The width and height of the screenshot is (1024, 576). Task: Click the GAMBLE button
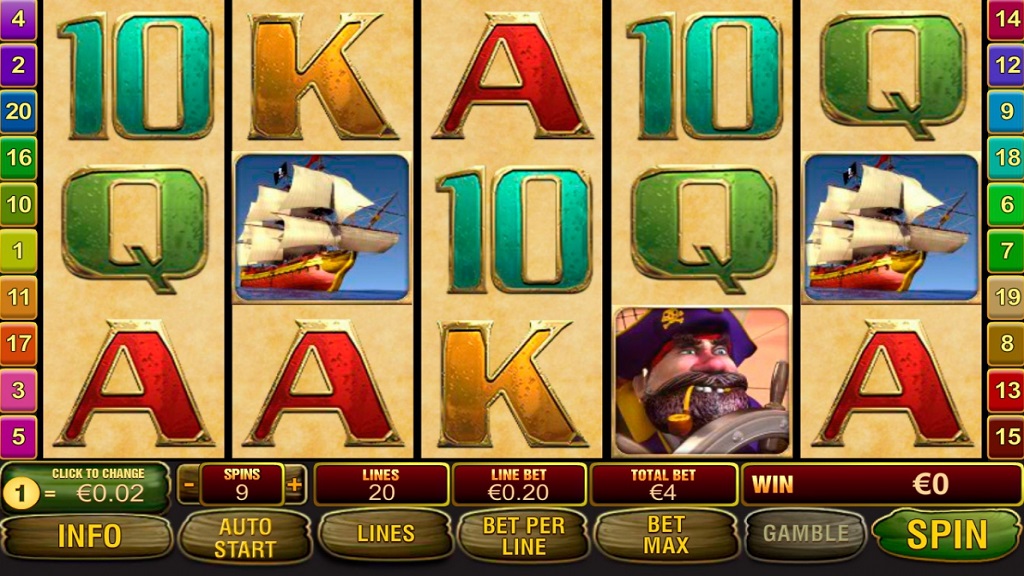(x=806, y=534)
